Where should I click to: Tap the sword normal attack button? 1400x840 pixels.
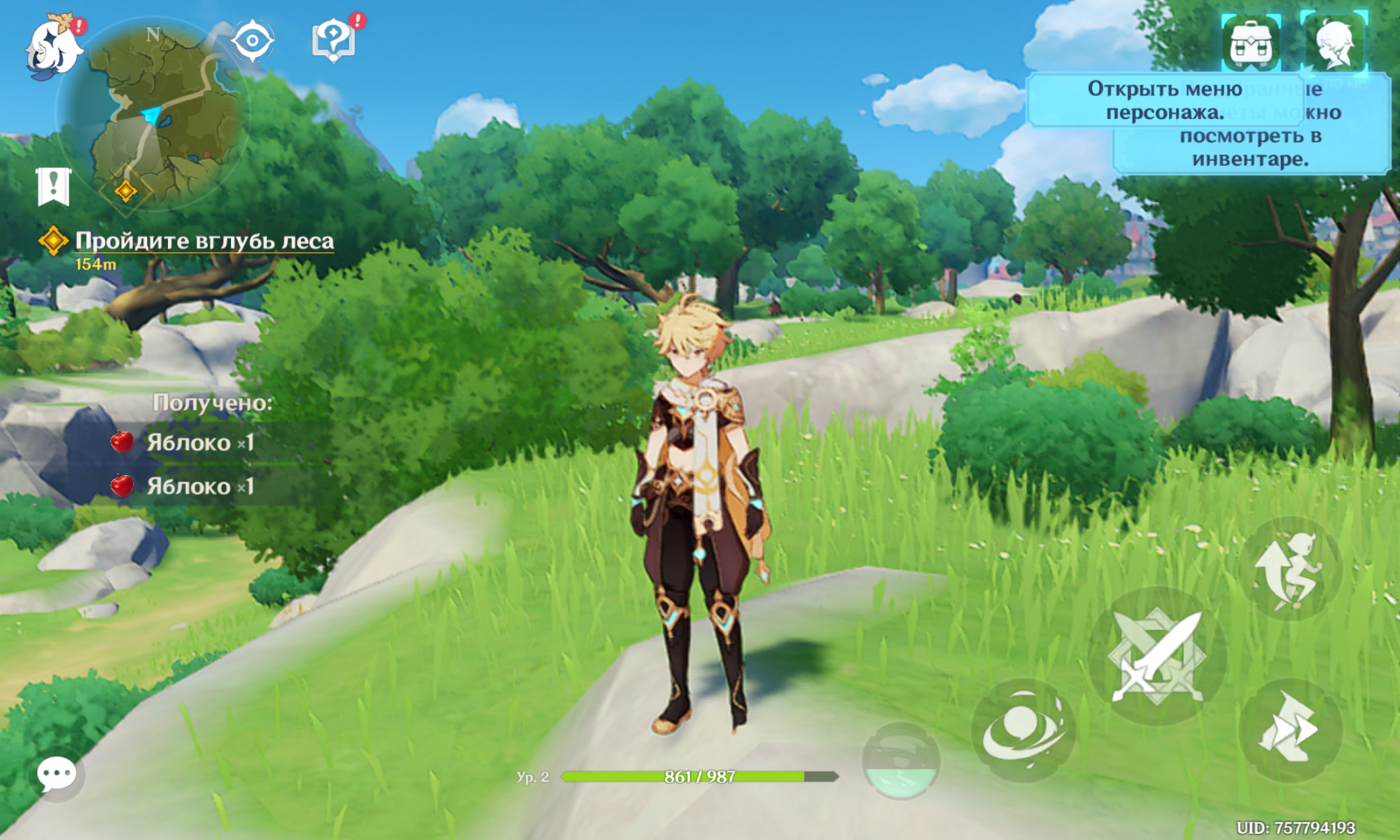click(x=1158, y=657)
